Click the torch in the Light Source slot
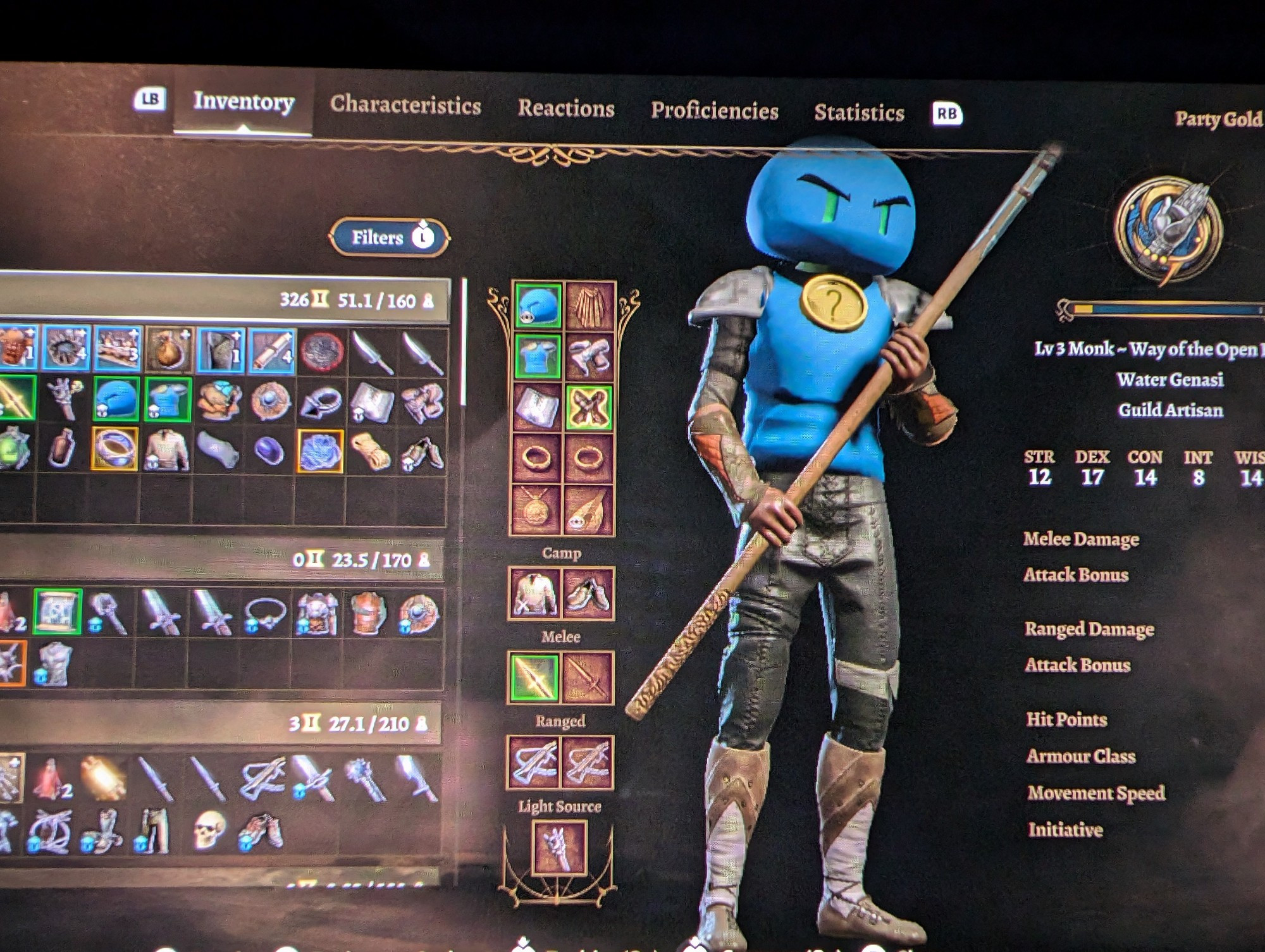 (x=560, y=848)
